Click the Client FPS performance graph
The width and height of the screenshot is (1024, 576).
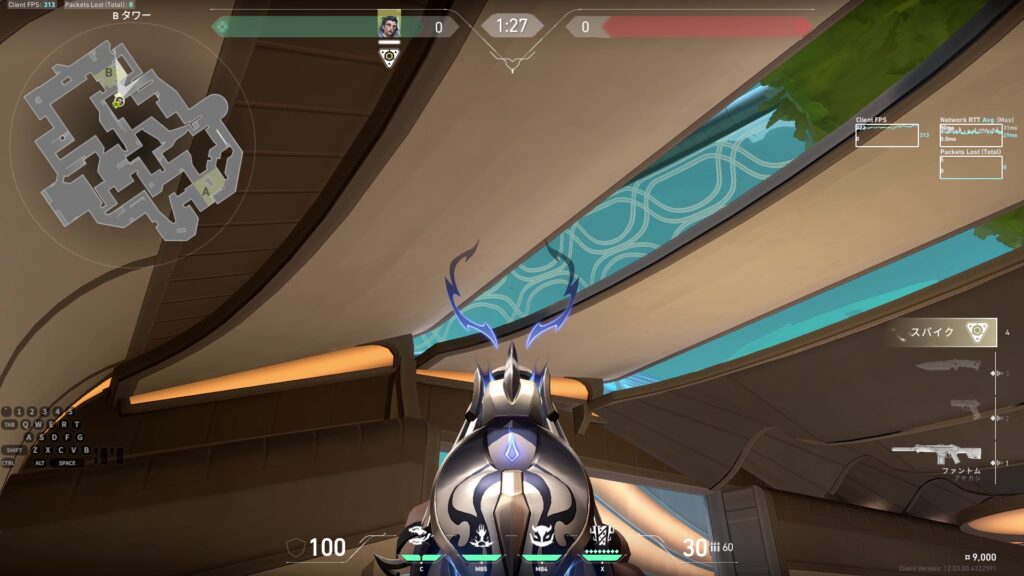886,135
